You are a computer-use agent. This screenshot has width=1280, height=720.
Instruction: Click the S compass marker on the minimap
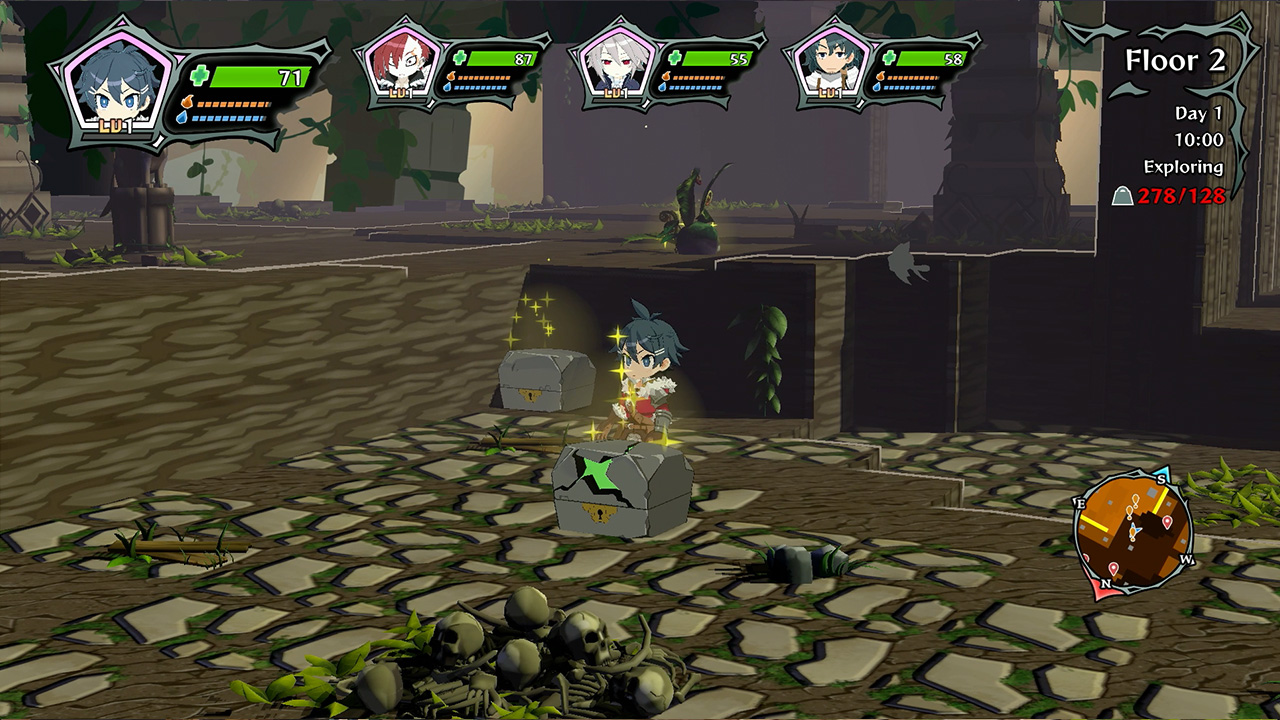tap(1161, 479)
